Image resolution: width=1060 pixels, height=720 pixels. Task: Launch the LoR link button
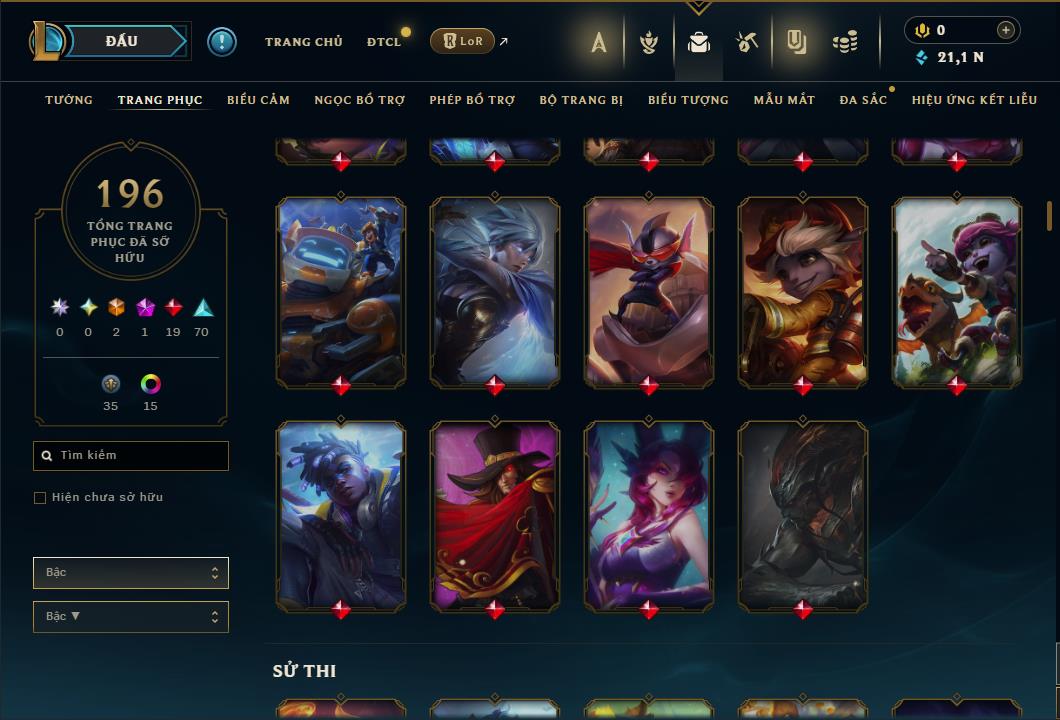[463, 41]
